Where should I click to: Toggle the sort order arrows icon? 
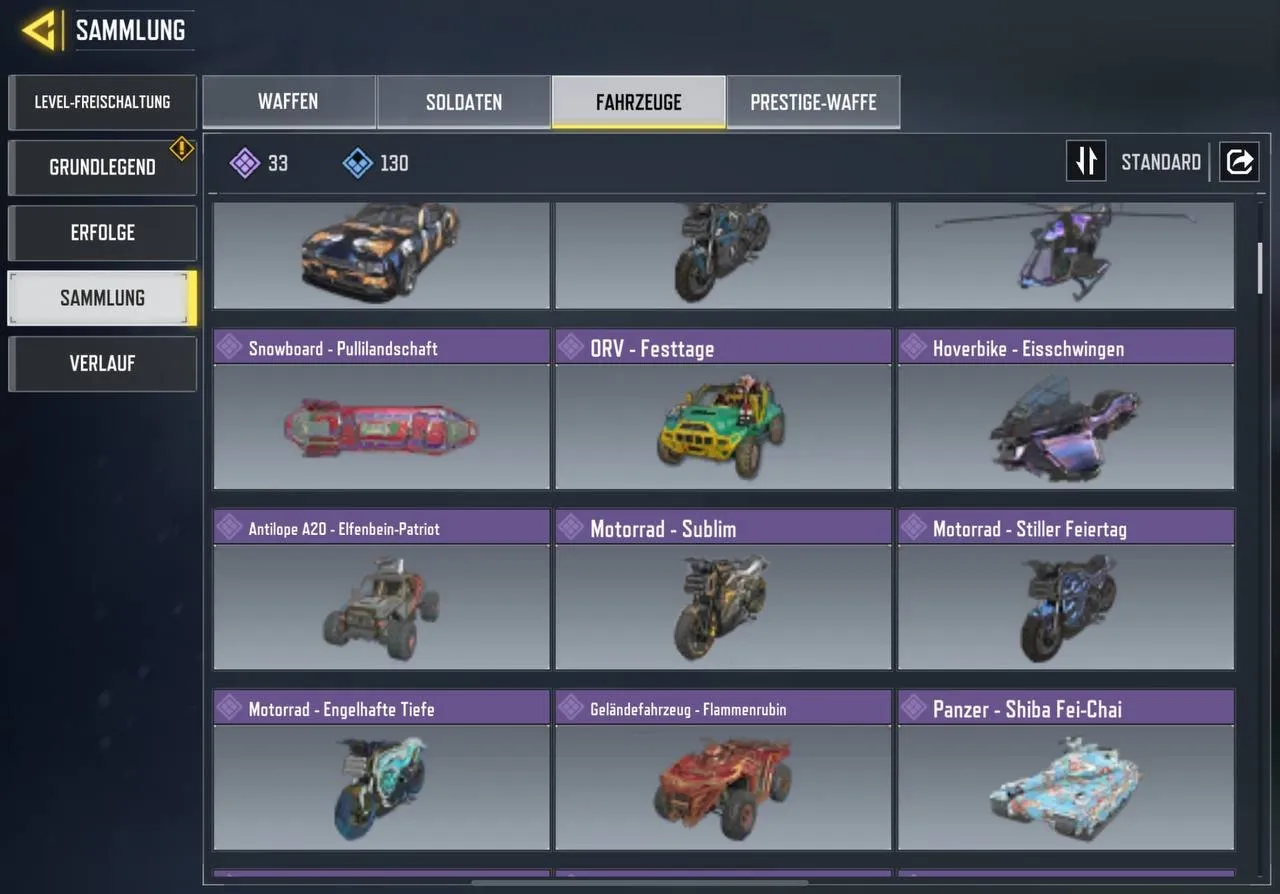pos(1086,161)
